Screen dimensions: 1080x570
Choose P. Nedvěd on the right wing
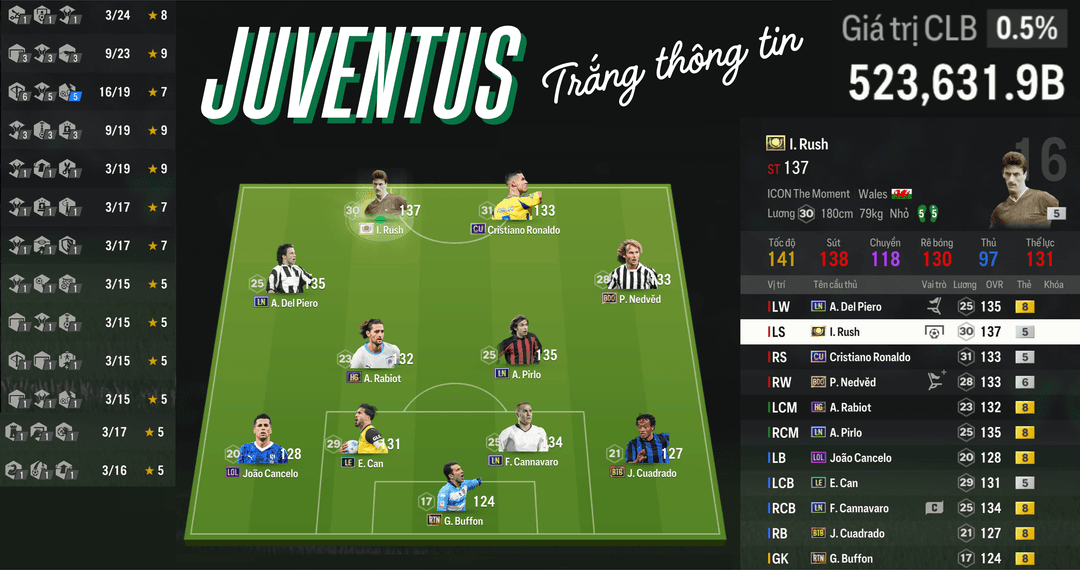coord(635,272)
